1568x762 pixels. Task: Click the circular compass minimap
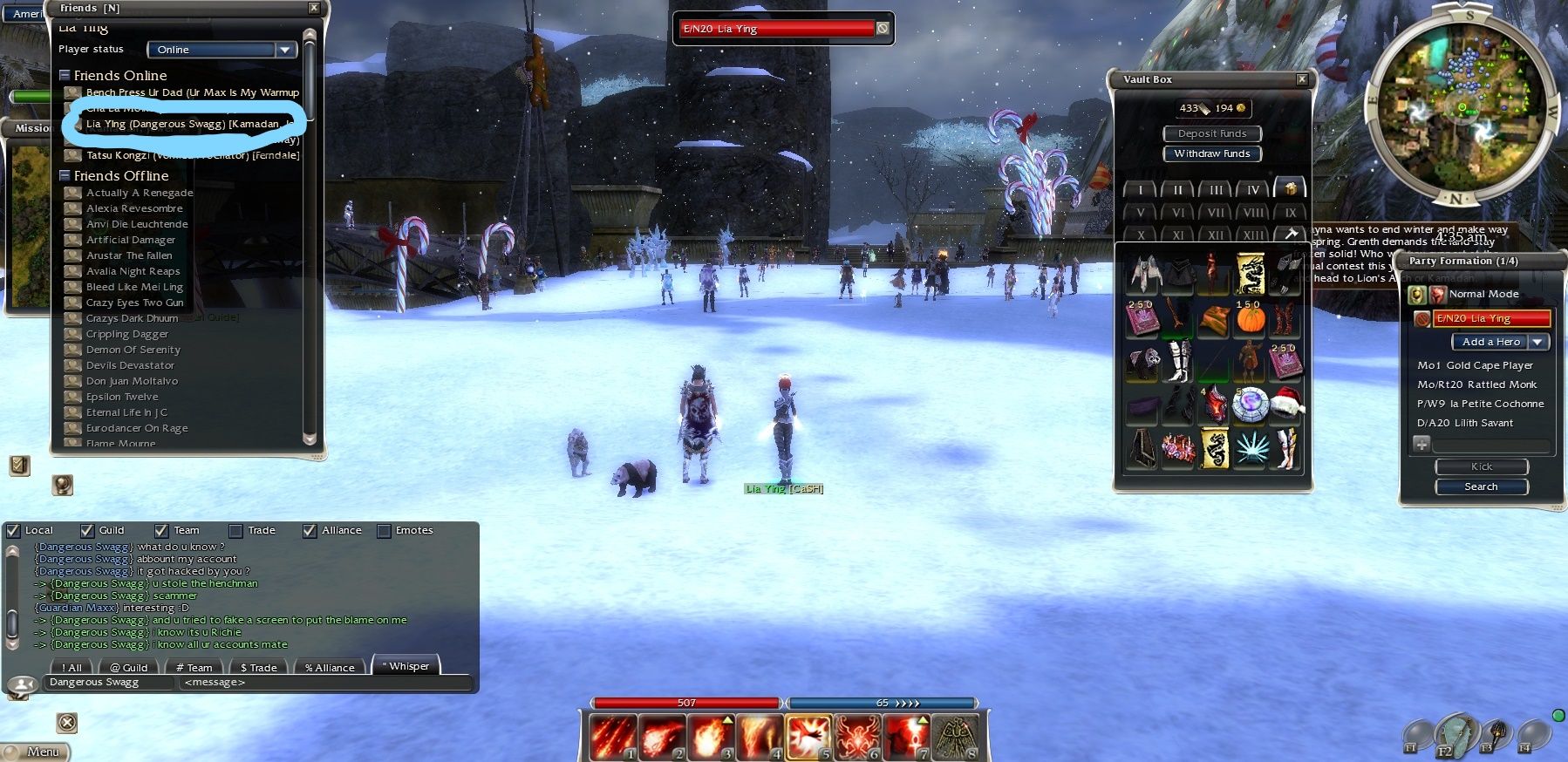tap(1462, 108)
